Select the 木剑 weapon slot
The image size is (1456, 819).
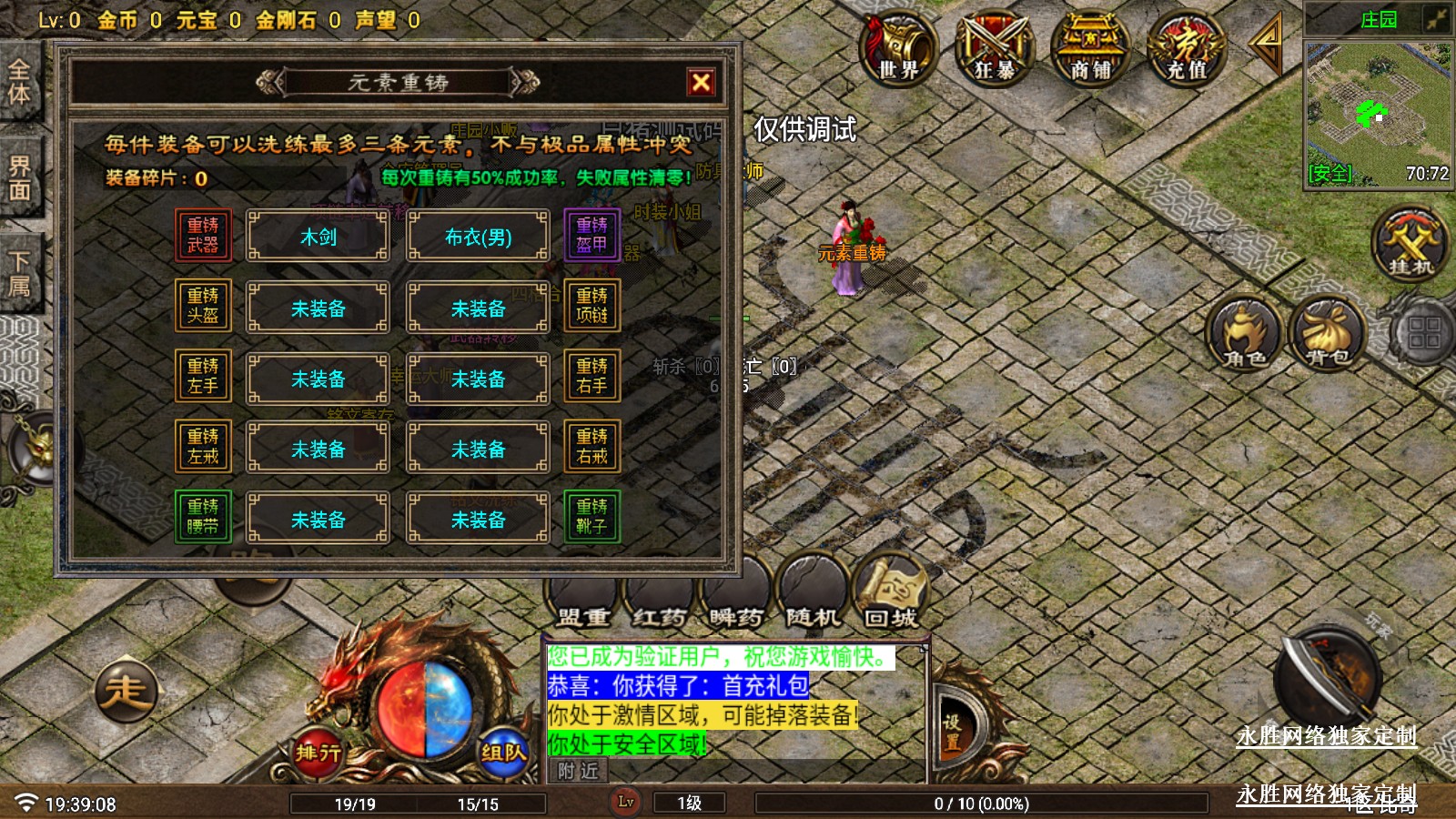click(x=318, y=237)
